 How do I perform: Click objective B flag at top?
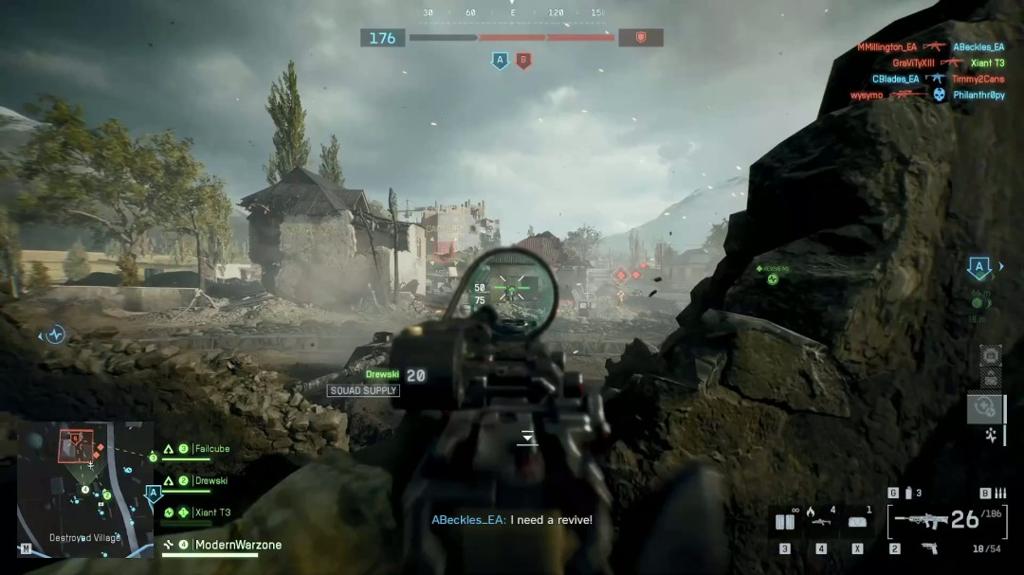click(523, 62)
